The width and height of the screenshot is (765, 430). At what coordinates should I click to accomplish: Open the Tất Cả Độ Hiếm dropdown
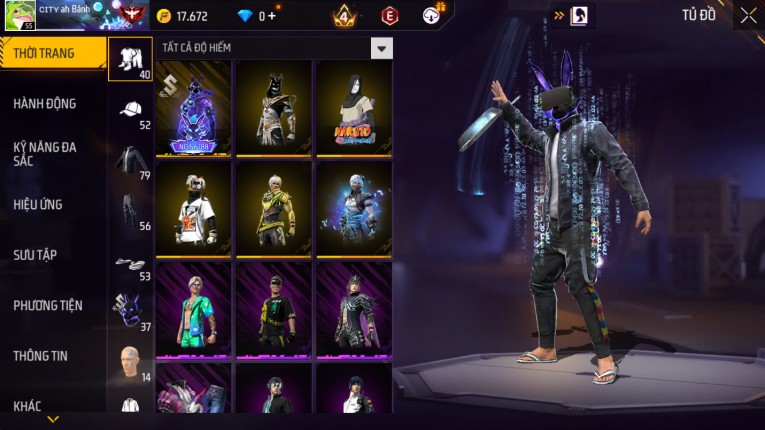(381, 48)
